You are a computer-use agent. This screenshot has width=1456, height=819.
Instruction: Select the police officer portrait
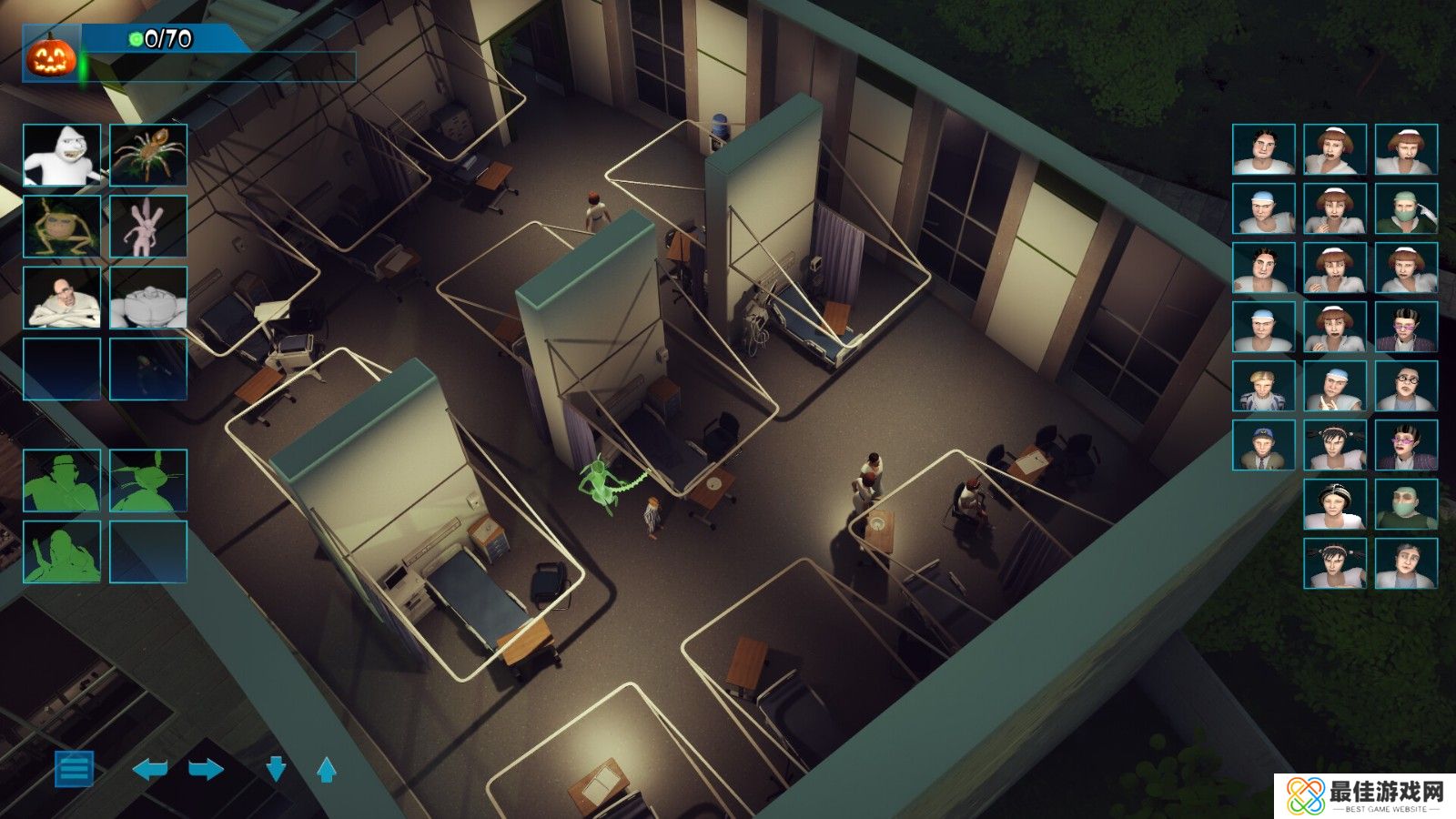coord(1264,445)
